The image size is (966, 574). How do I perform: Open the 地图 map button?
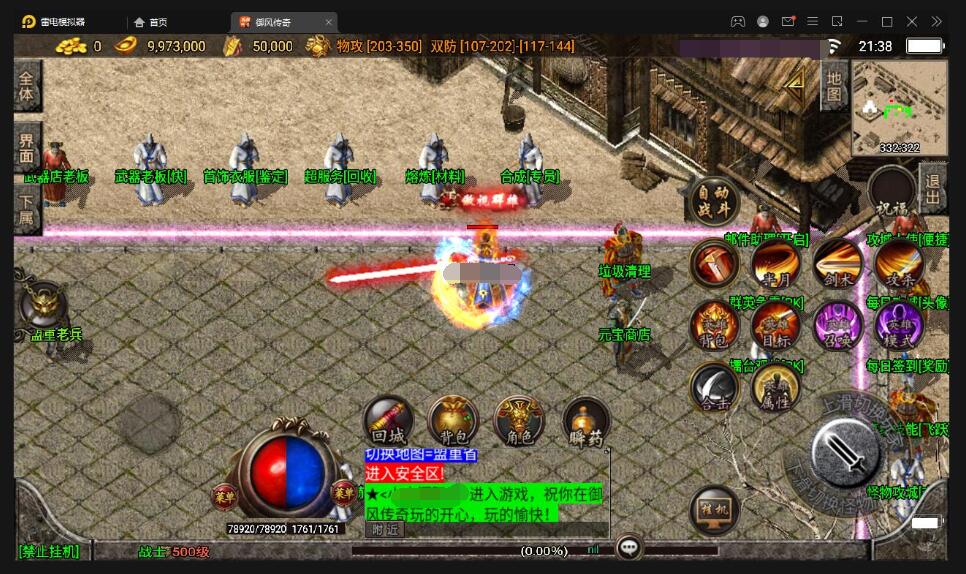pyautogui.click(x=834, y=85)
